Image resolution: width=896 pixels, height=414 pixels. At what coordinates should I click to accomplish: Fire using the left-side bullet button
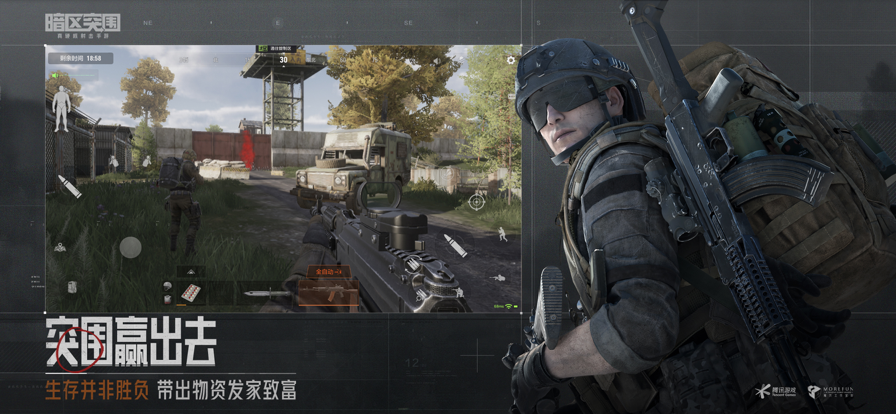(x=69, y=186)
